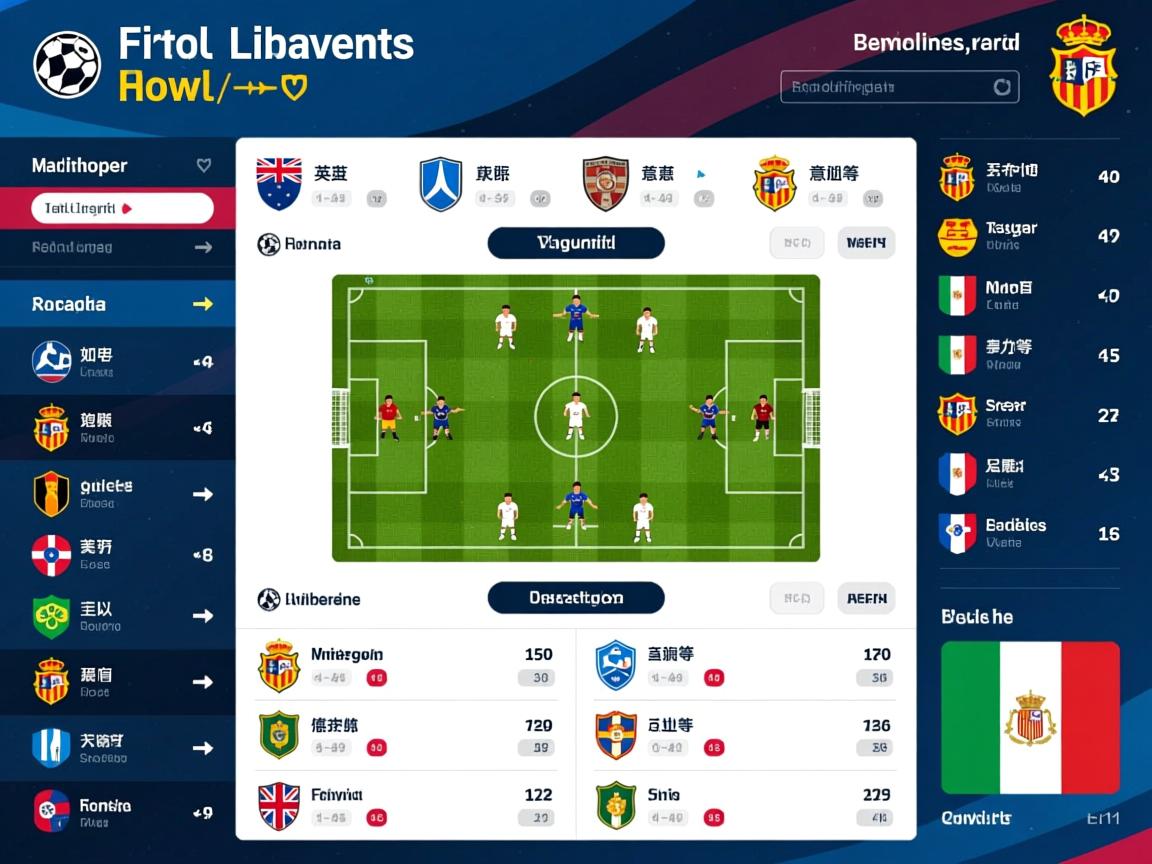Screen dimensions: 1152x864
Task: Click the Rcnata soccer ball label
Action: 300,244
